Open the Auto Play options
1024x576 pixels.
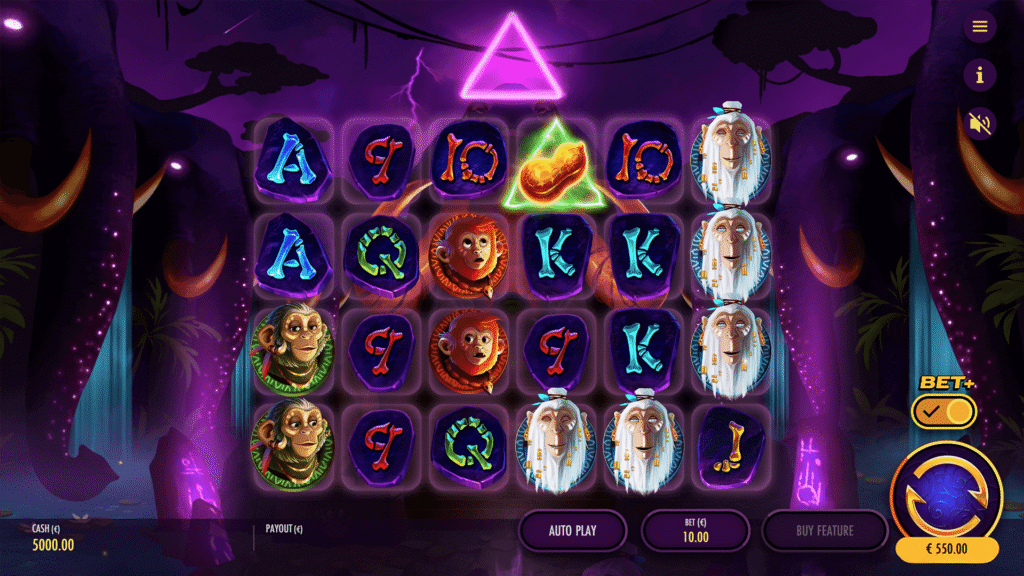[573, 530]
